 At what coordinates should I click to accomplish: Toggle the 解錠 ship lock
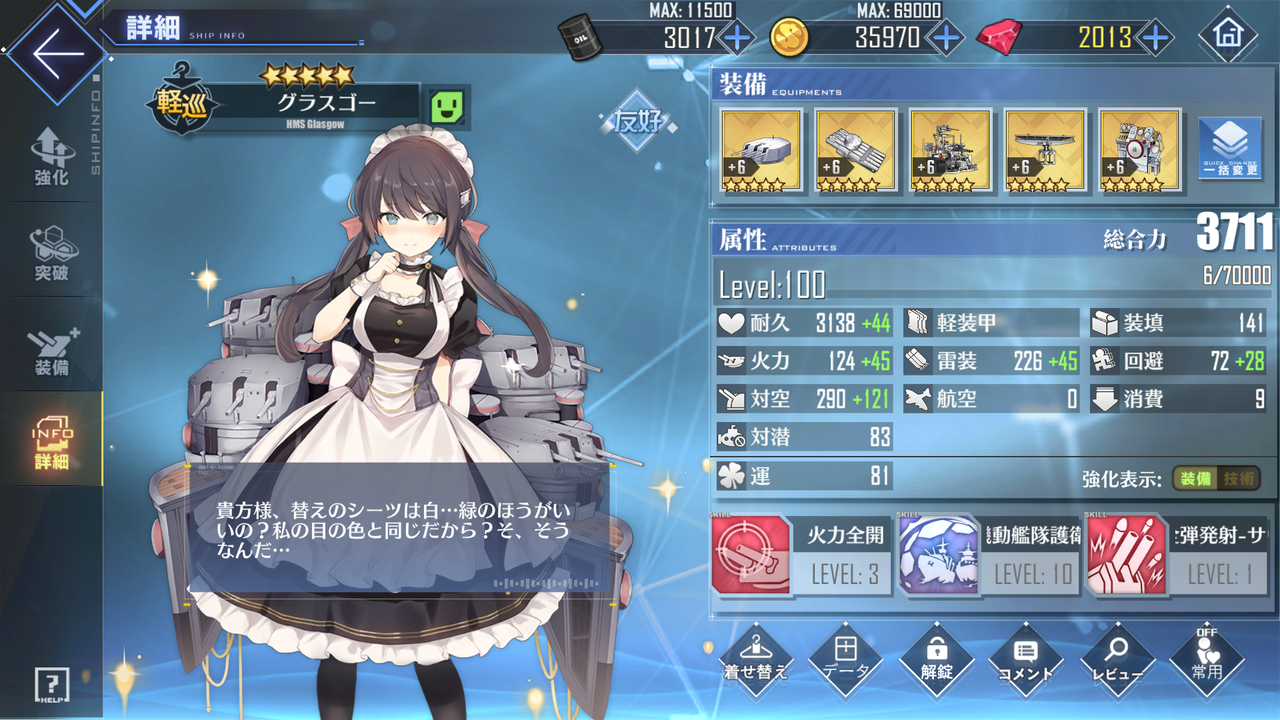(937, 658)
